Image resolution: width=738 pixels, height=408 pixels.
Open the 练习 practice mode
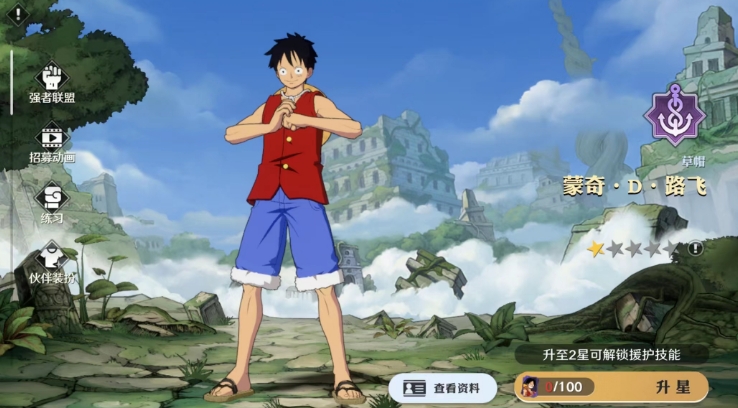click(52, 198)
